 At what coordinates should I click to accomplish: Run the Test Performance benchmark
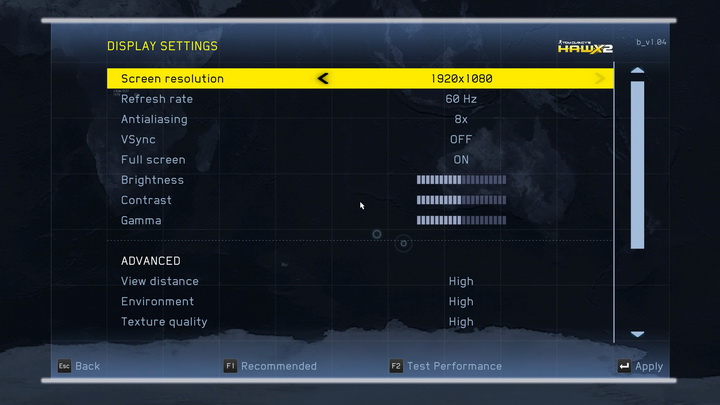[x=446, y=366]
